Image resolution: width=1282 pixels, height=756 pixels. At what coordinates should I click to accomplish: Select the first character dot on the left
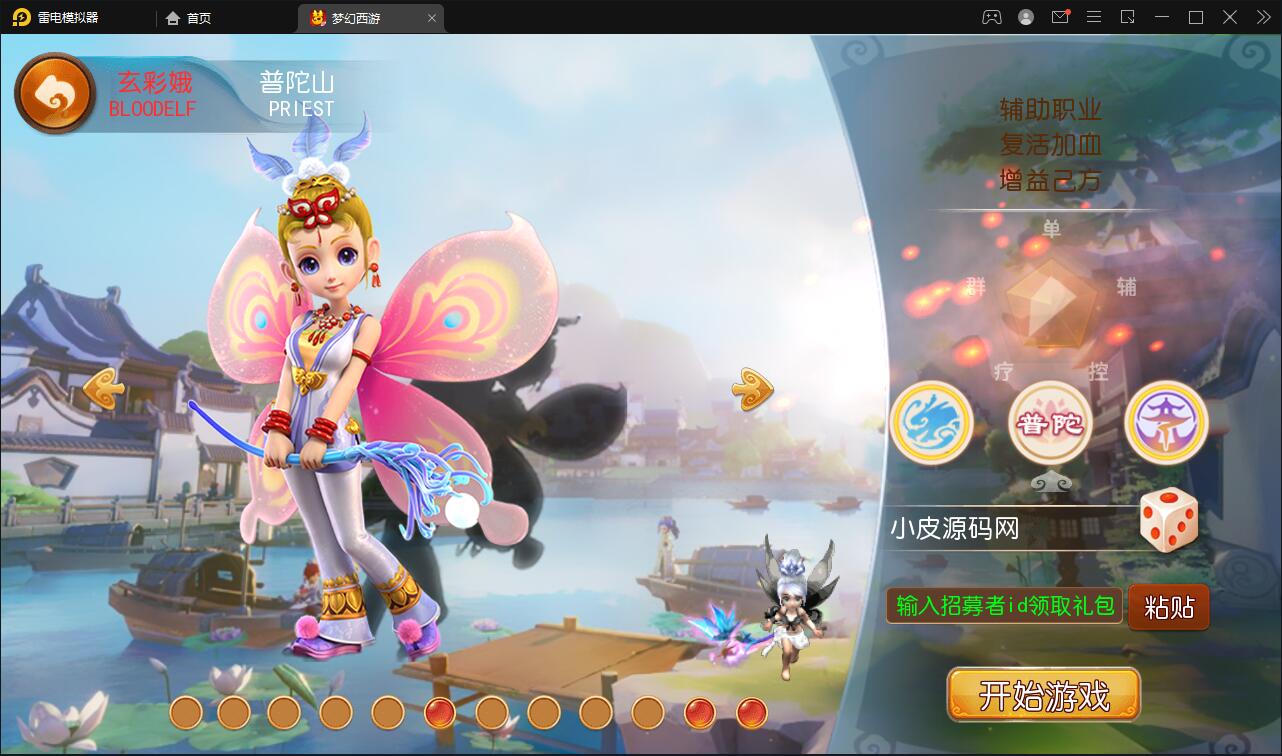click(186, 714)
